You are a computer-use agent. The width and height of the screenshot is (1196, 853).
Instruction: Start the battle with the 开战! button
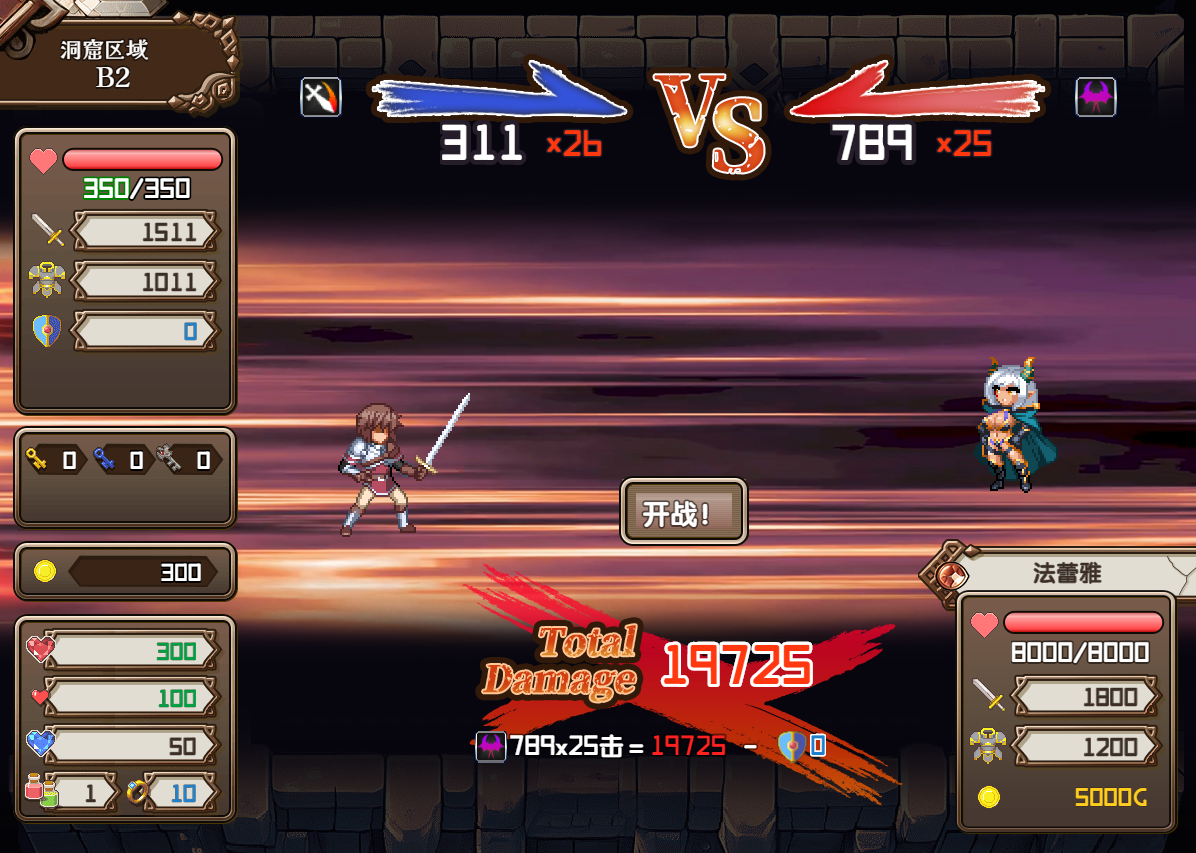pyautogui.click(x=684, y=513)
